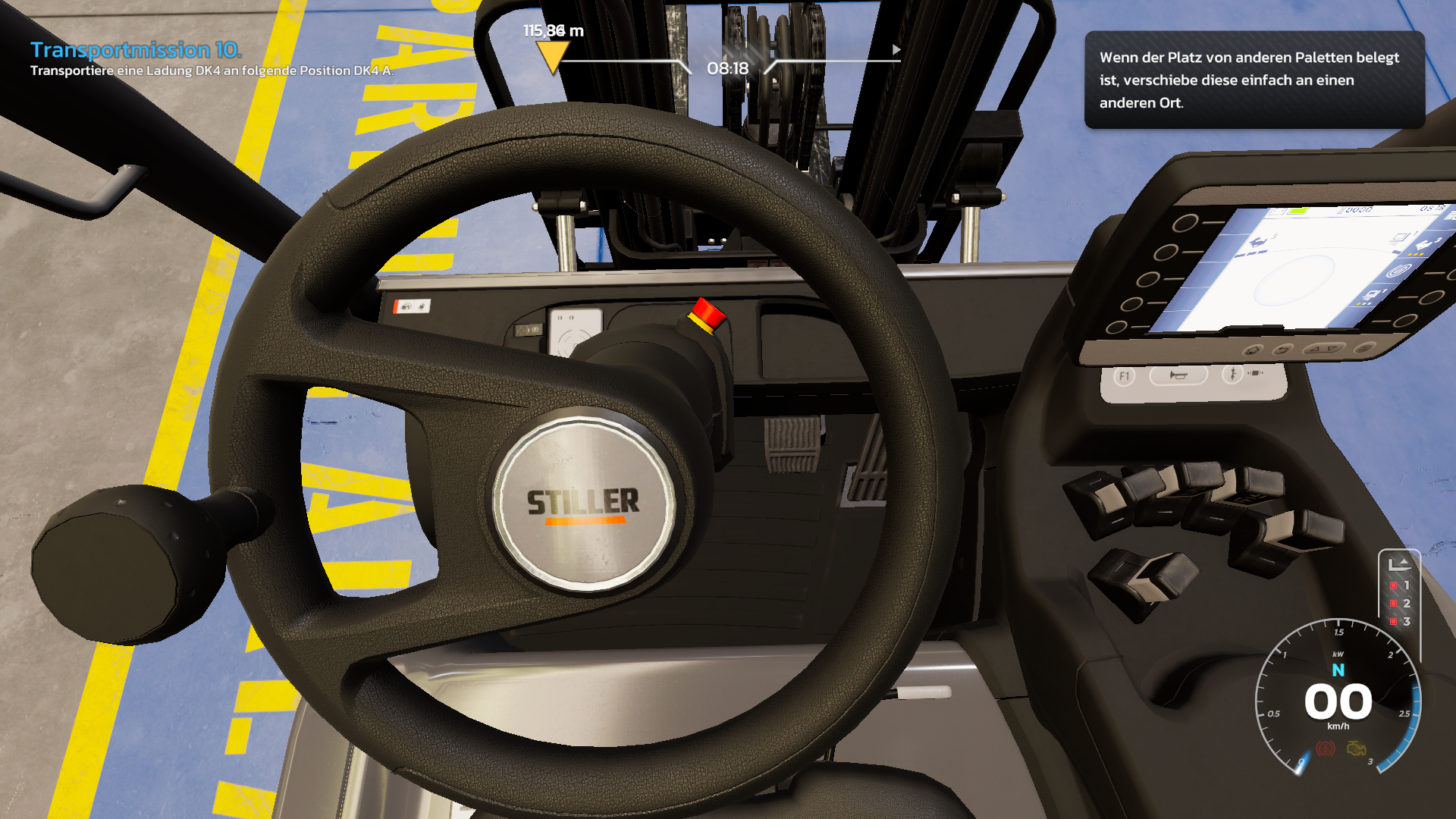Click the pallet placement hint box
Image resolution: width=1456 pixels, height=819 pixels.
(1254, 80)
